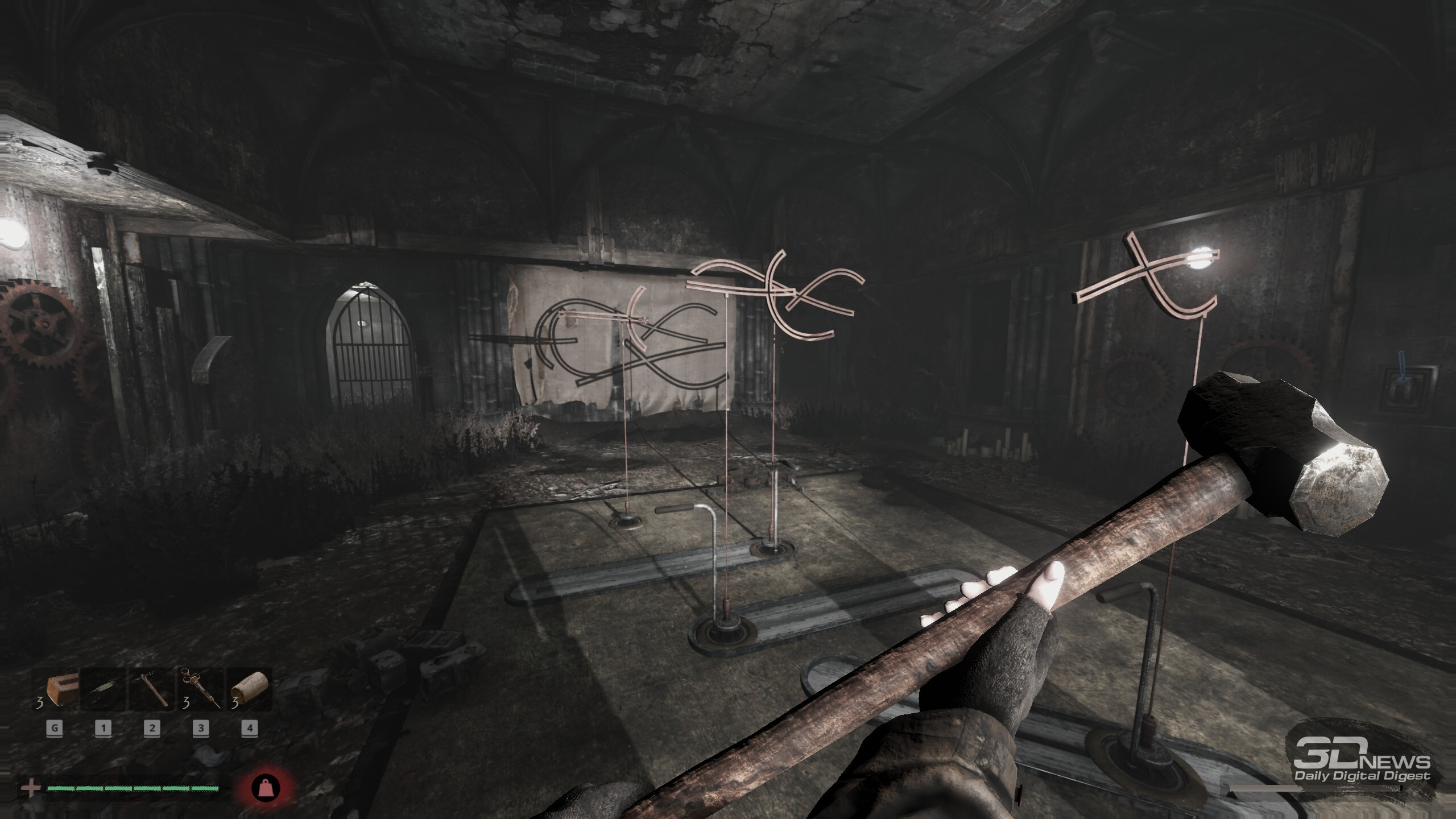Image resolution: width=1456 pixels, height=819 pixels.
Task: Equip the hammer hotbar slot
Action: (x=152, y=689)
